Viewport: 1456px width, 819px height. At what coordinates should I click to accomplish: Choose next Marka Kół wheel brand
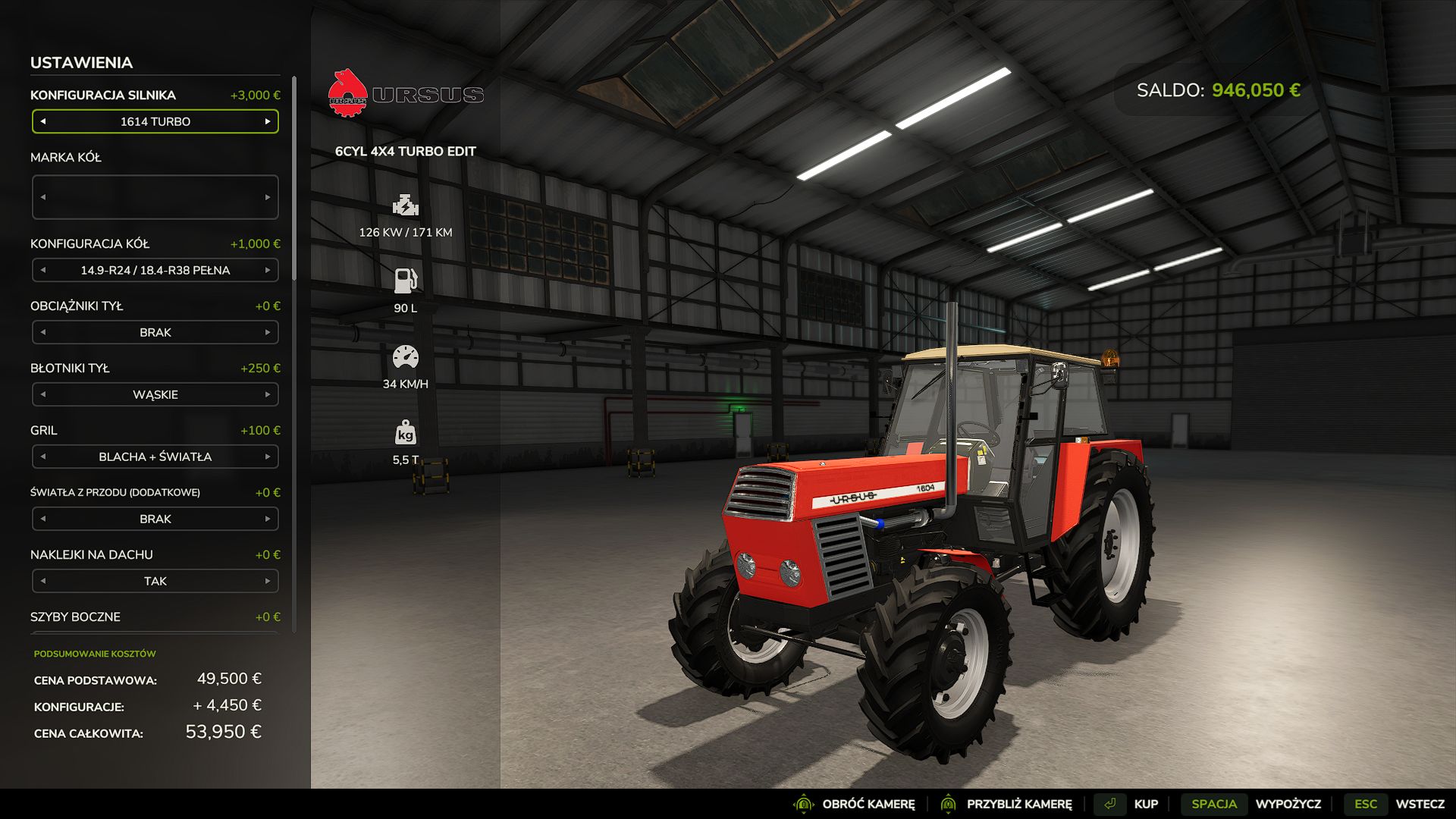click(x=268, y=197)
